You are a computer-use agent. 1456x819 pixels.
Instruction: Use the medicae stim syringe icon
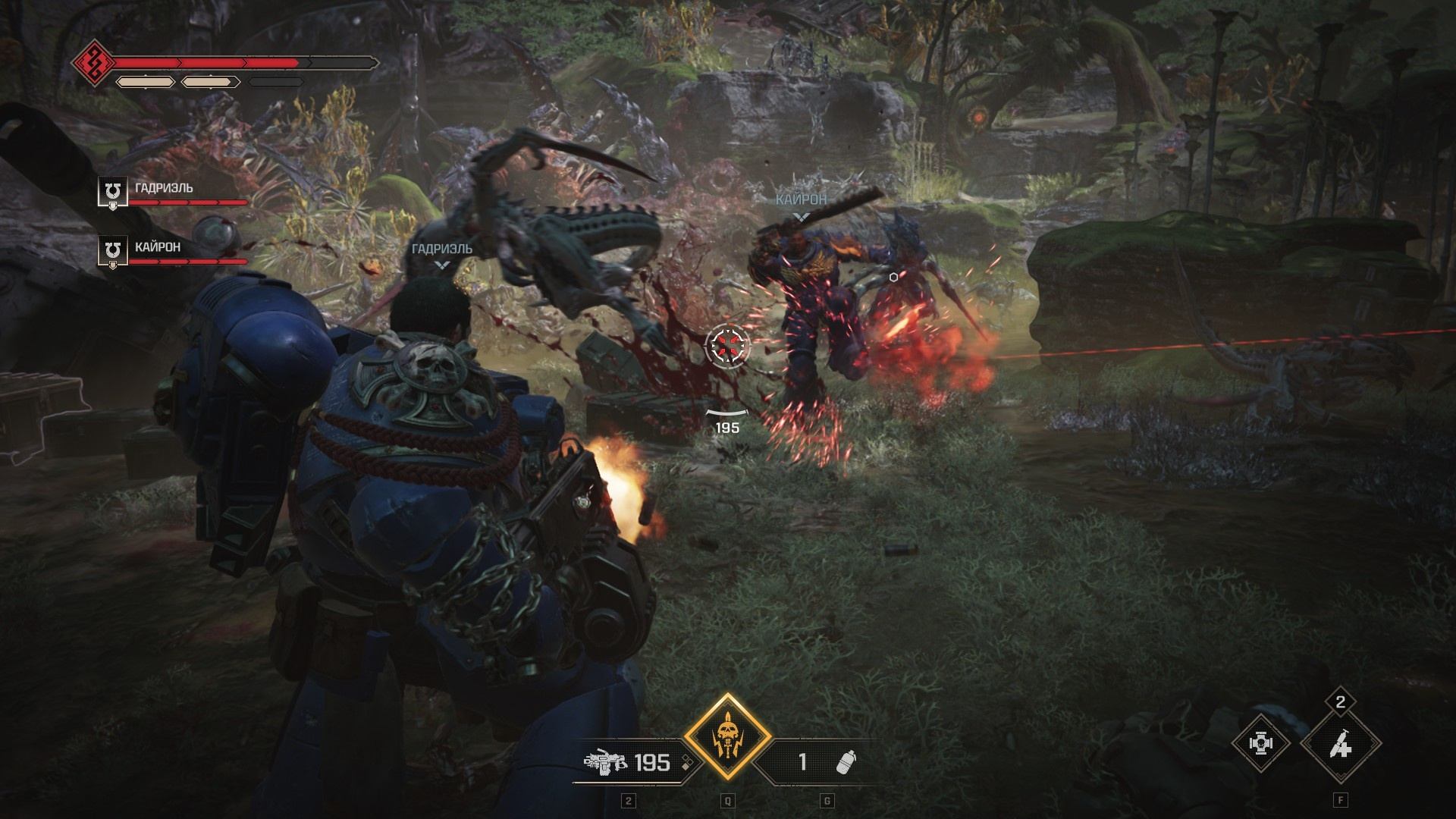[1340, 745]
